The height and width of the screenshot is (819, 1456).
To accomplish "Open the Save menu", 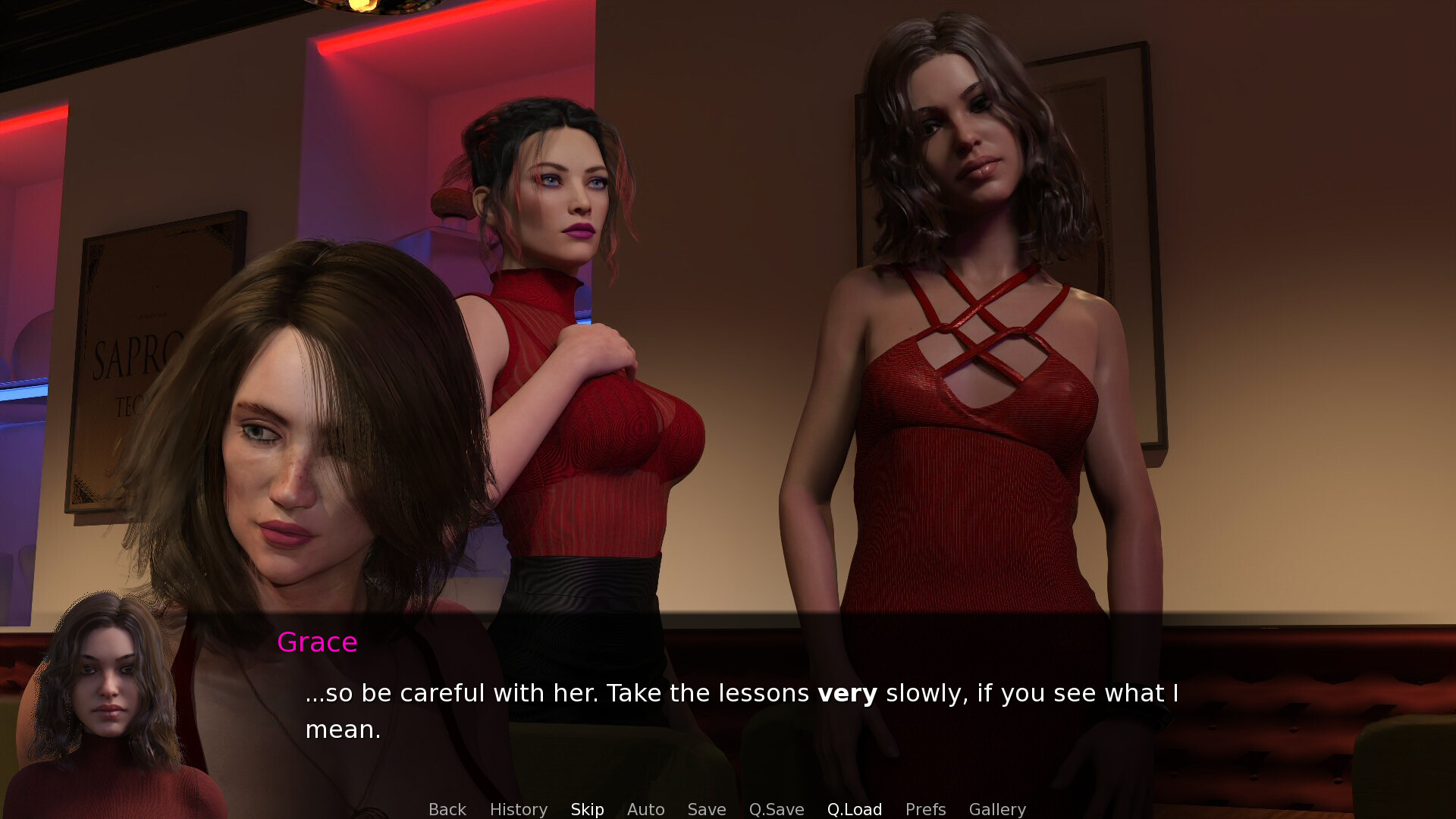I will pyautogui.click(x=706, y=809).
